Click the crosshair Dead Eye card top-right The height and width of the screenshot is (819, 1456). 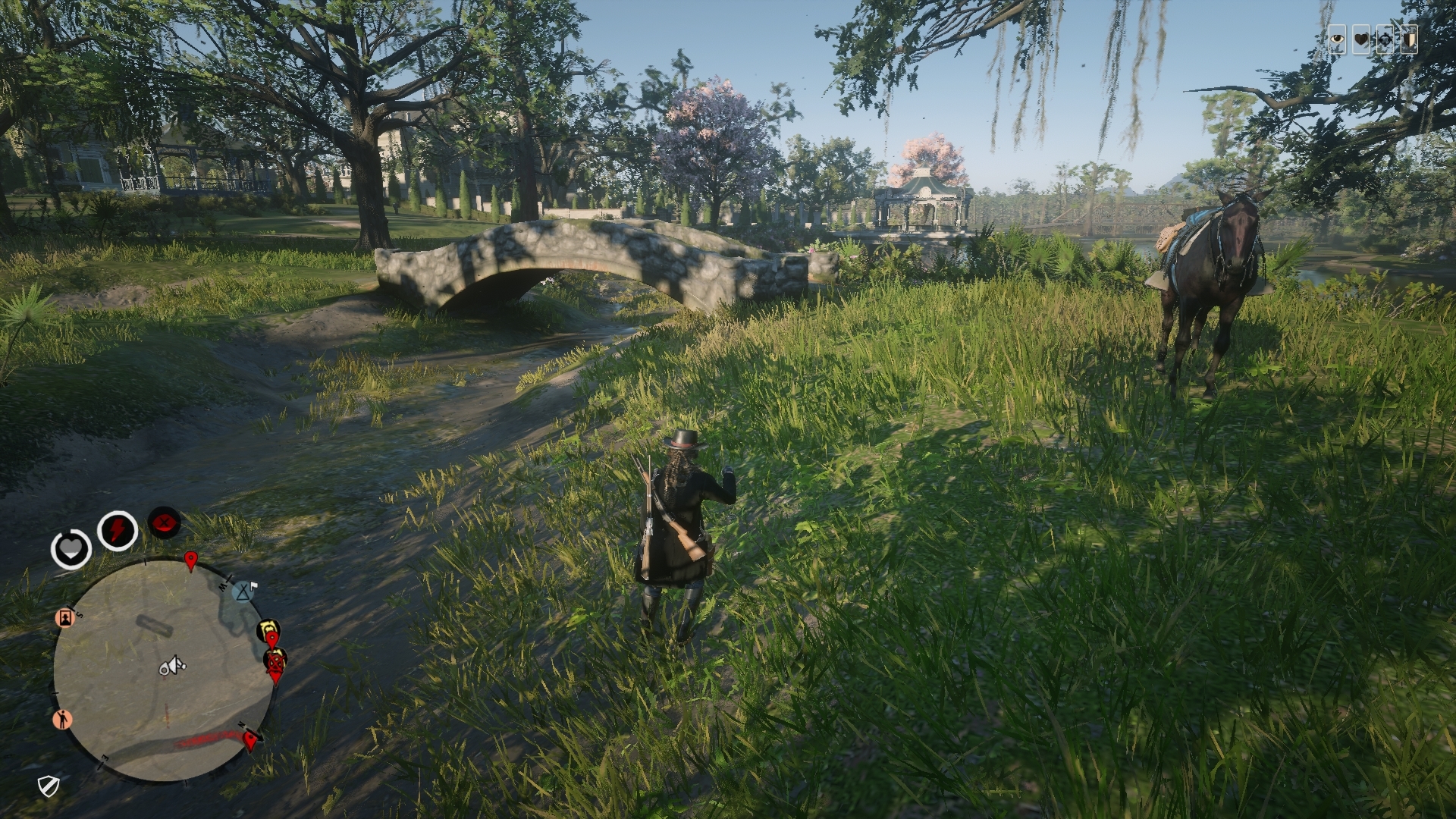1385,39
